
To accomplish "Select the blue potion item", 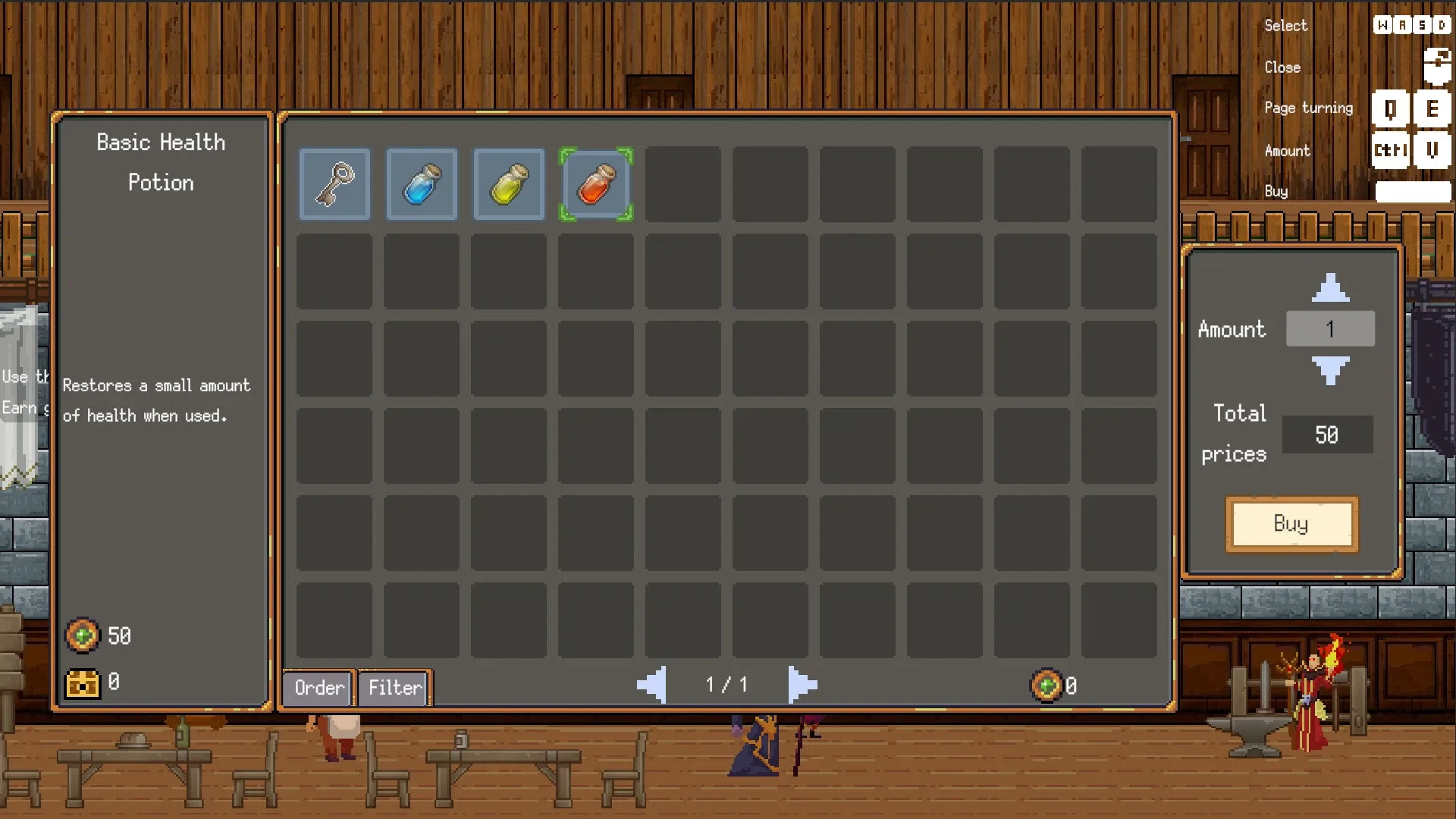I will [x=422, y=184].
